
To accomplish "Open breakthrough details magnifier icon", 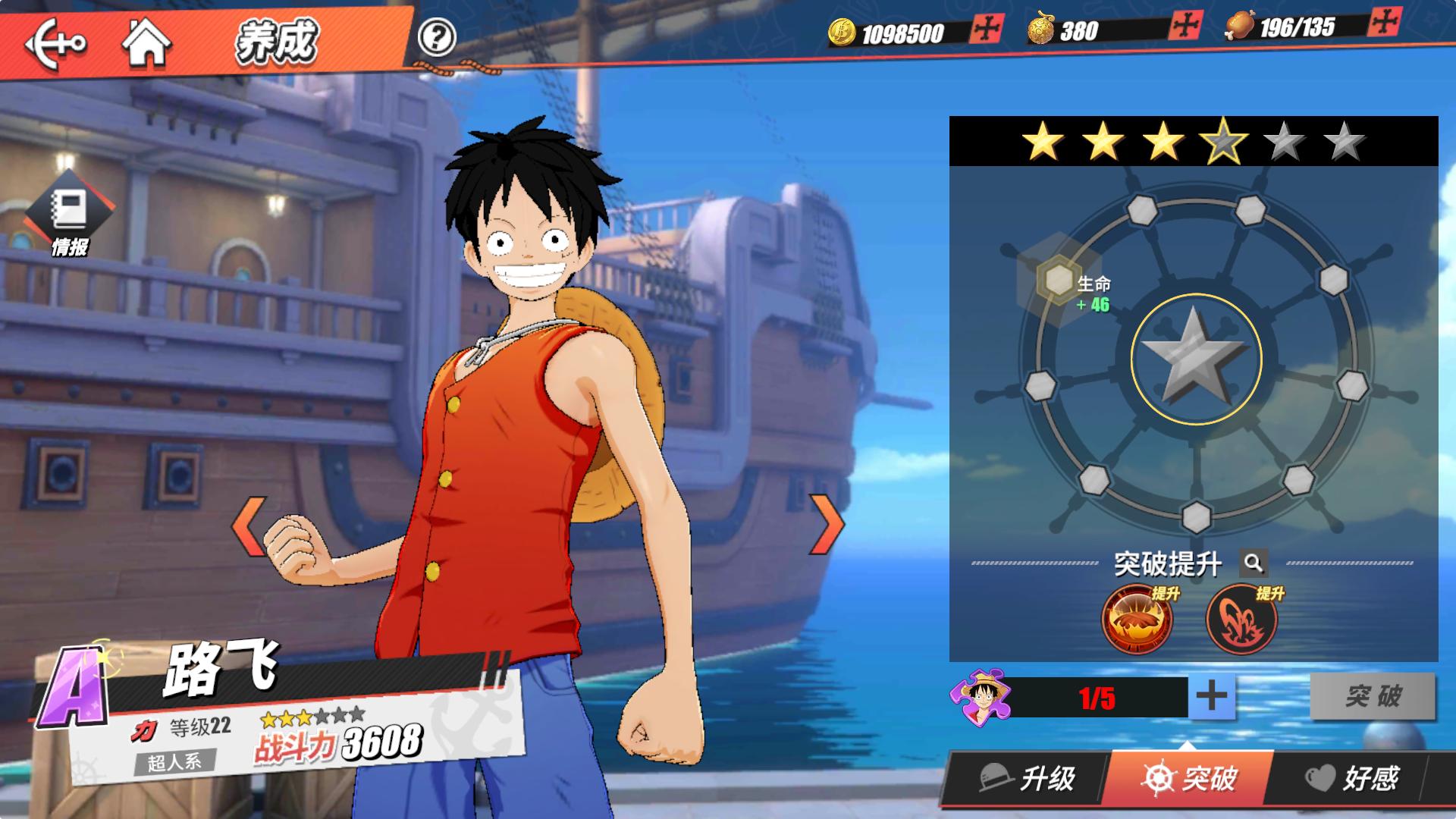I will tap(1253, 563).
